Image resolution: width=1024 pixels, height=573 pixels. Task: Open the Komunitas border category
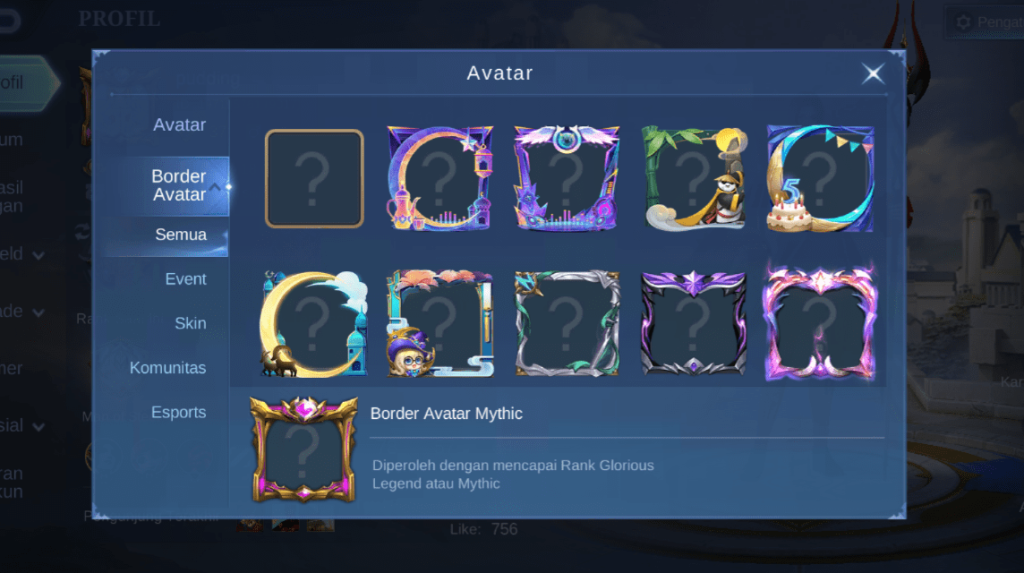coord(168,368)
